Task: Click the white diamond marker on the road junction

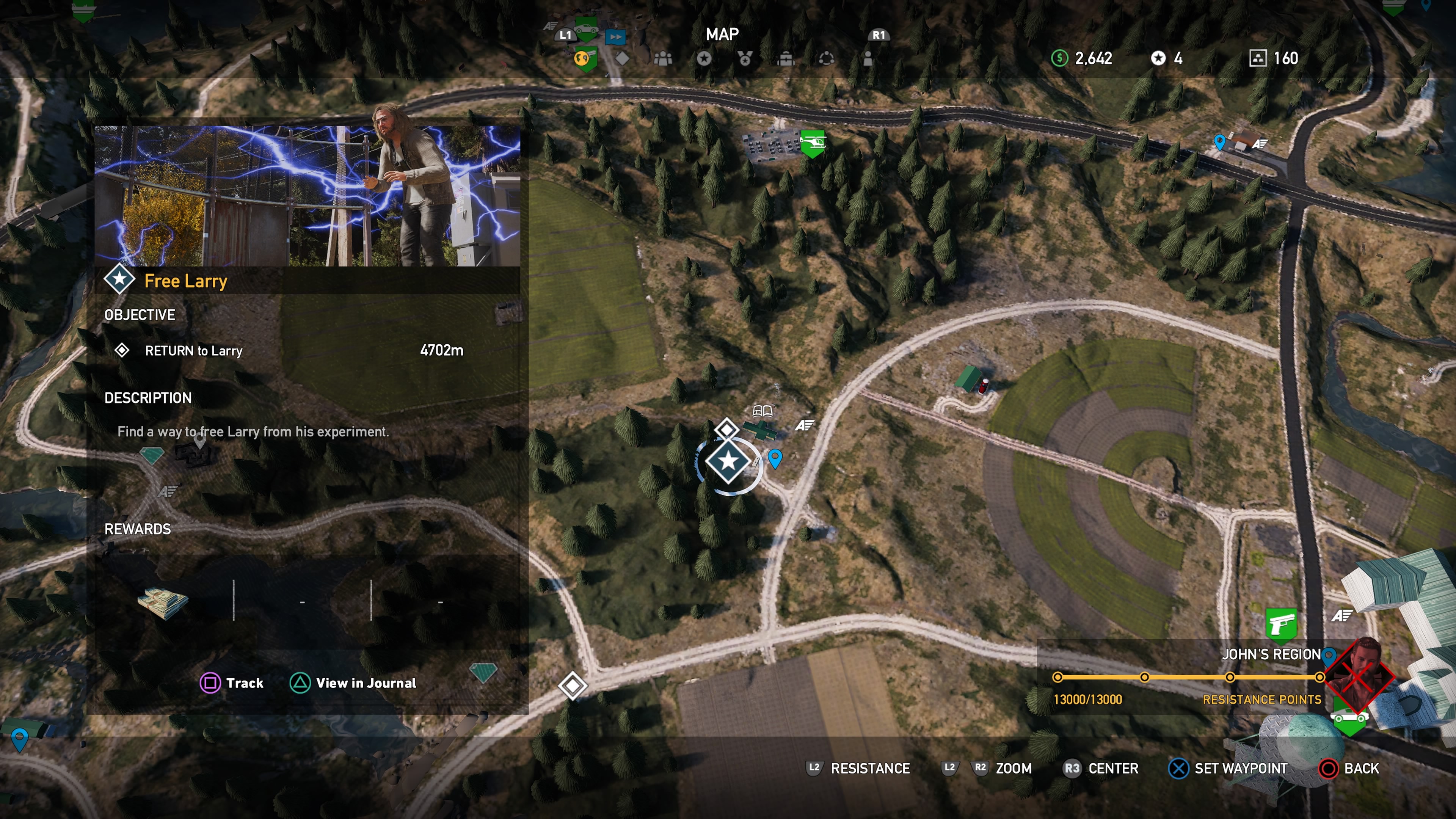Action: pos(573,686)
